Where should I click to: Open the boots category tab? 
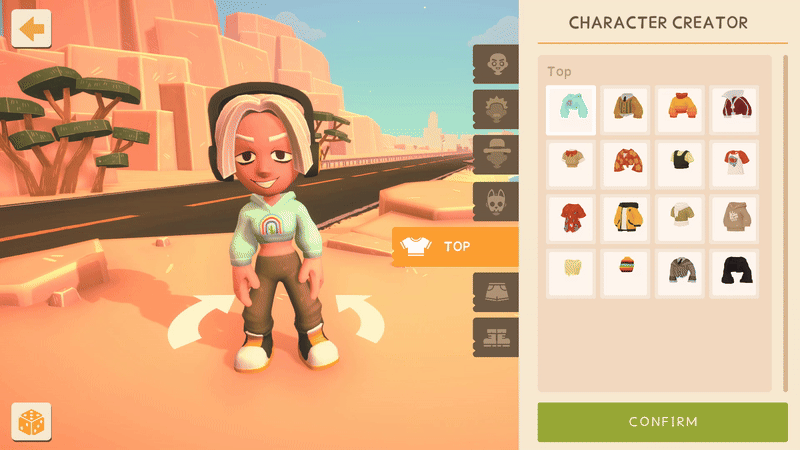tap(496, 337)
